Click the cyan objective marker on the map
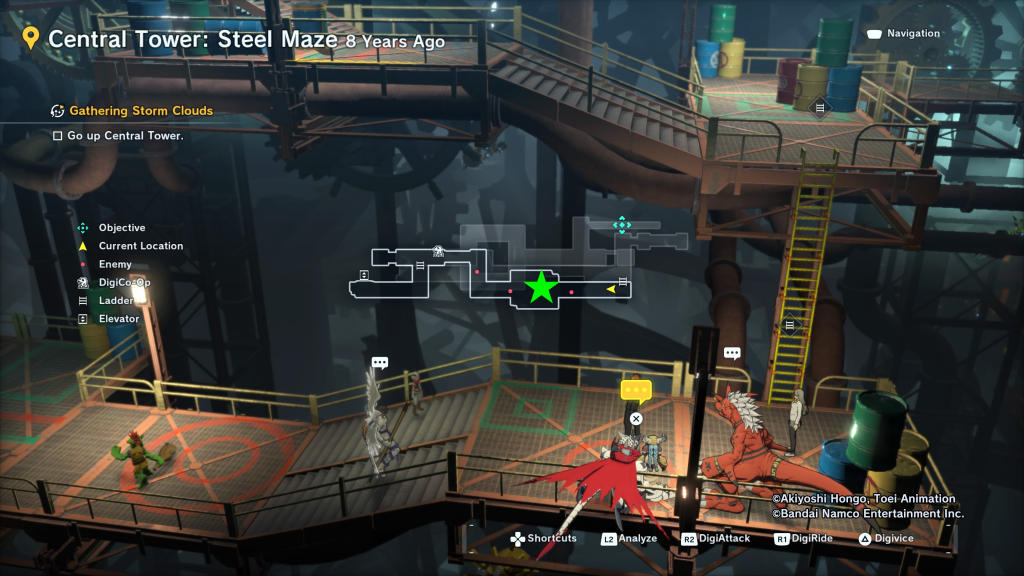 621,225
